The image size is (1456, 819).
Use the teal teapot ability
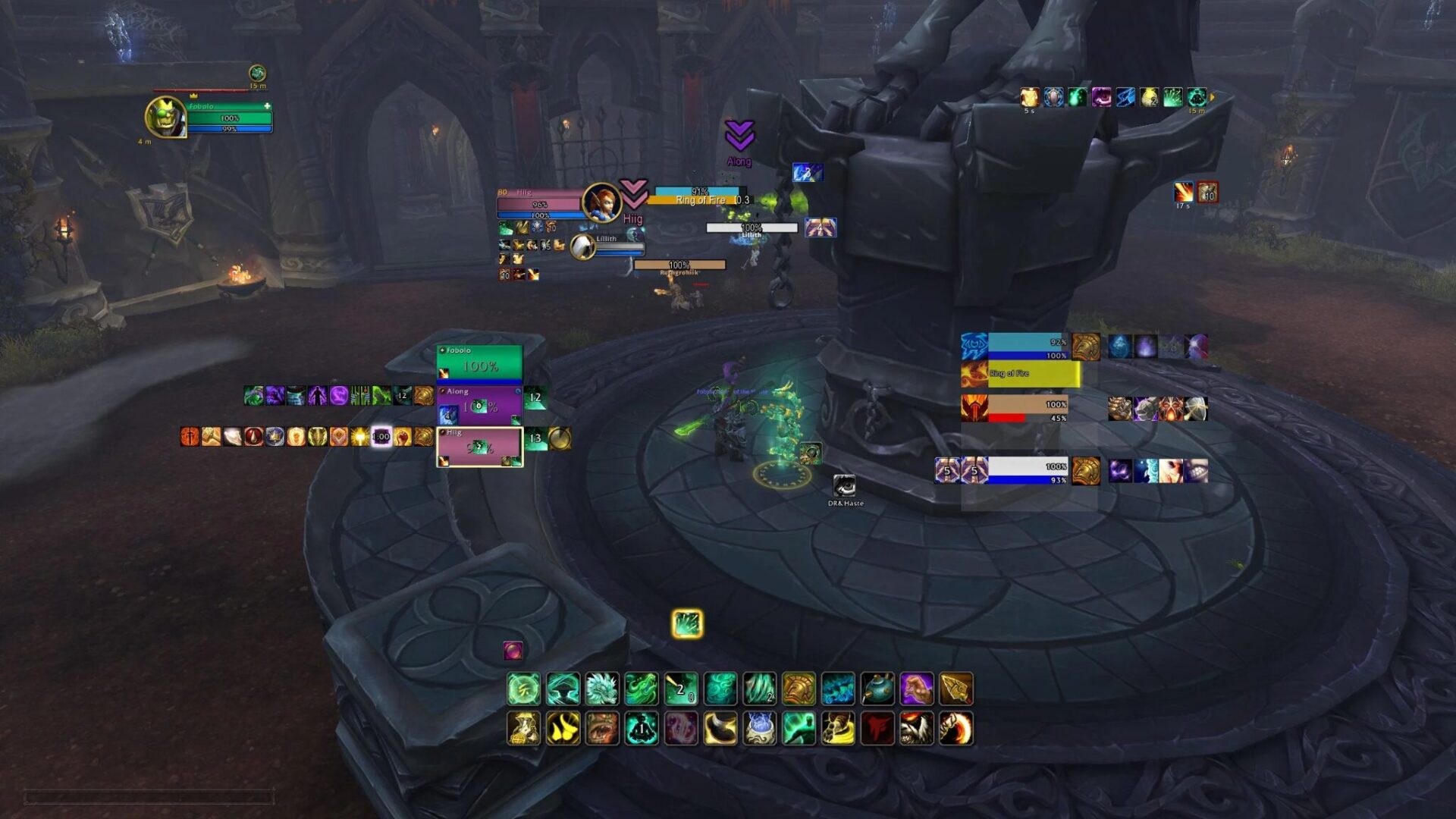click(x=877, y=689)
